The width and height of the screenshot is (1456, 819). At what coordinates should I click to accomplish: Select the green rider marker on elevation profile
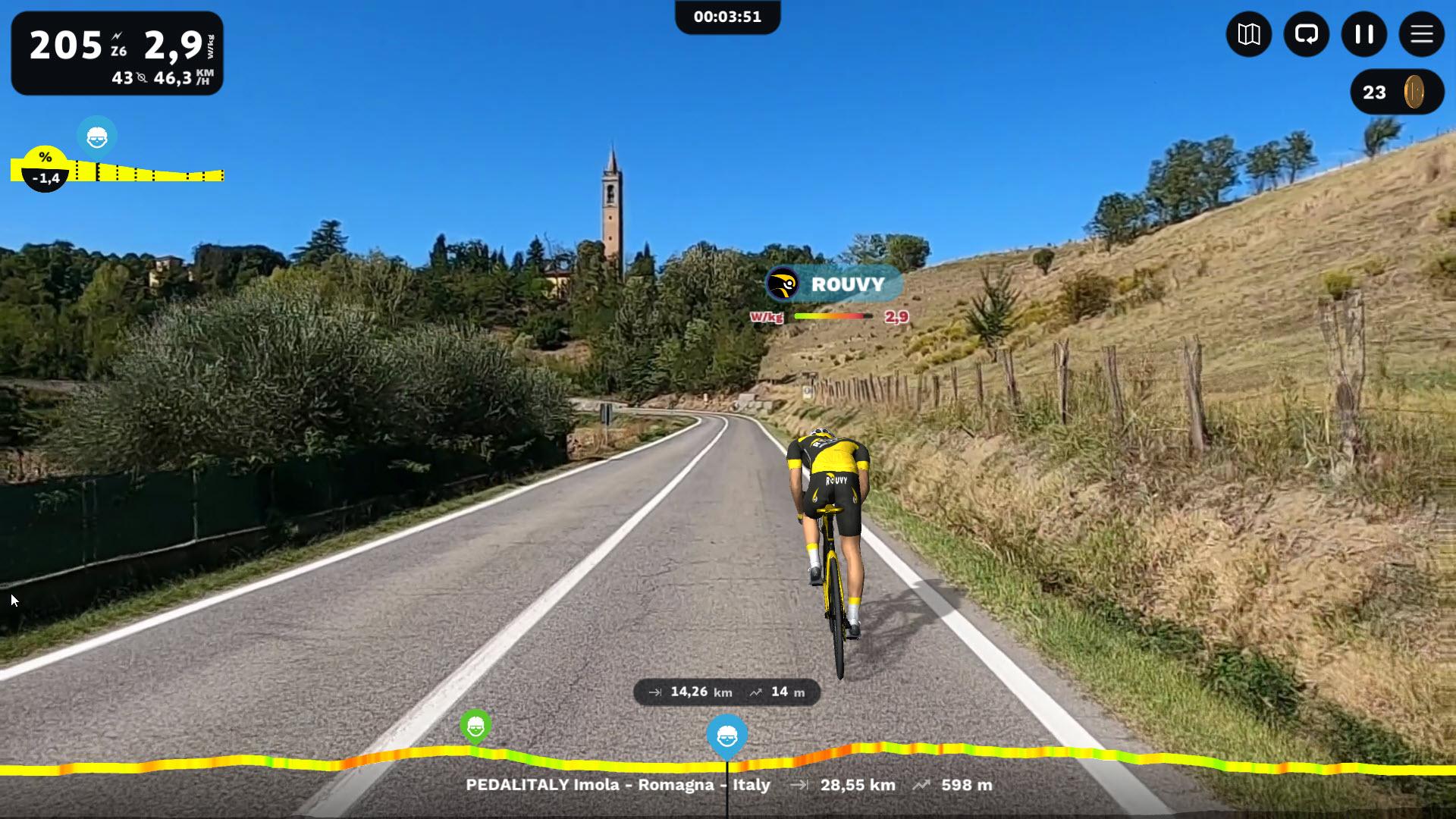[475, 727]
